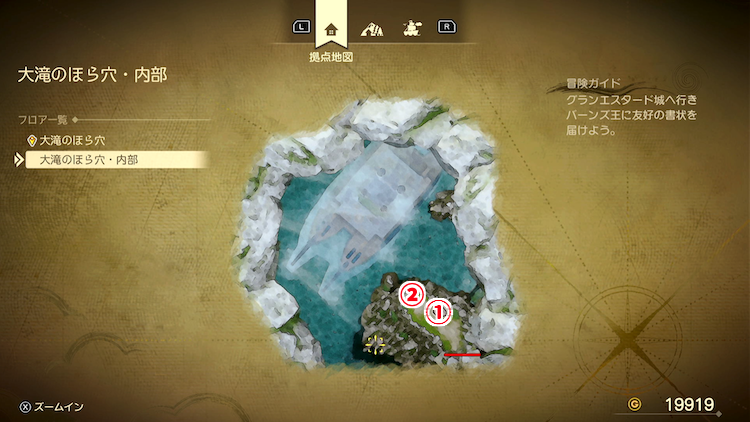Select the 拠点地図 house tab
The height and width of the screenshot is (422, 750).
point(331,28)
